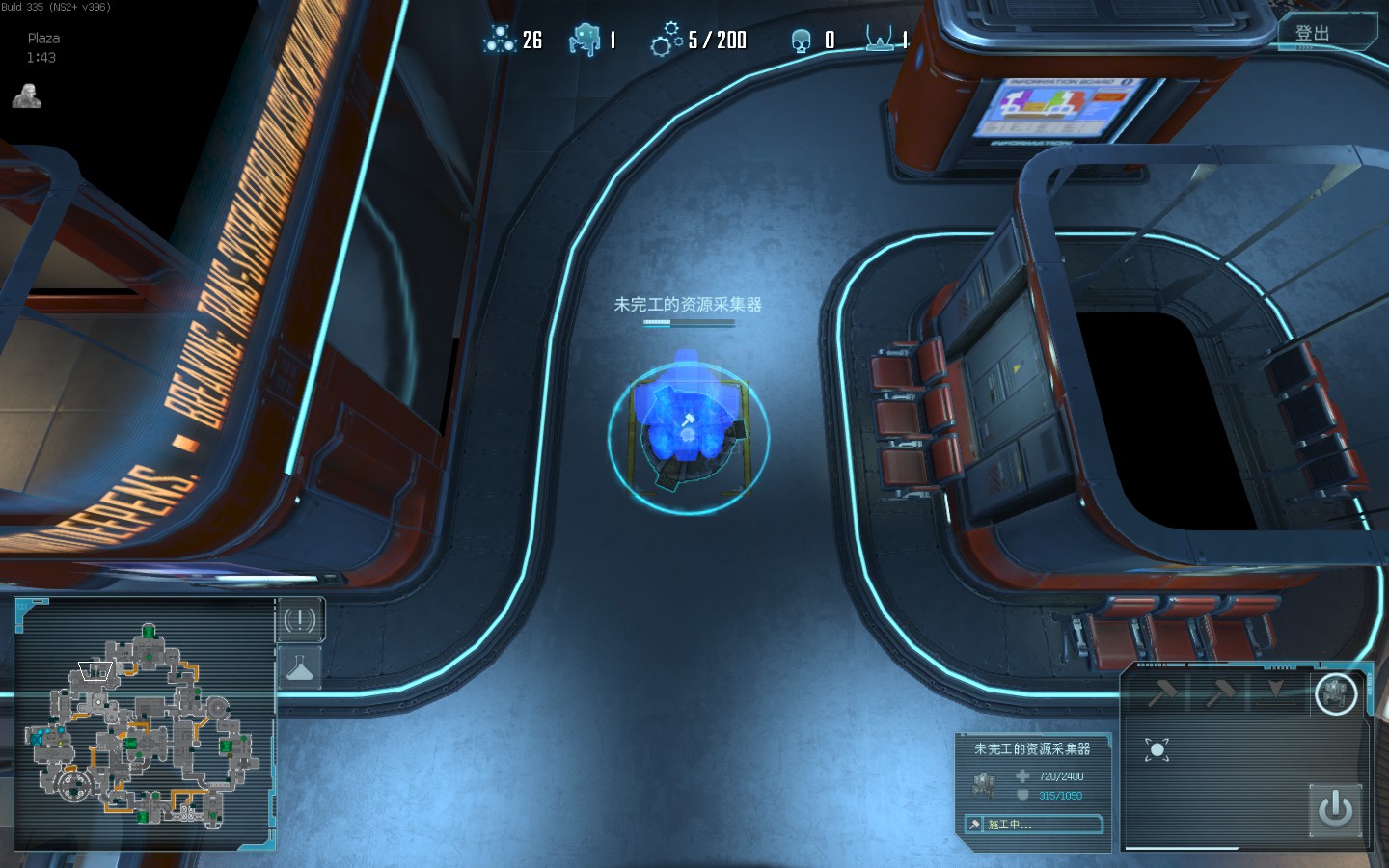Select the circled extractor selection tab
The width and height of the screenshot is (1389, 868).
click(1336, 692)
